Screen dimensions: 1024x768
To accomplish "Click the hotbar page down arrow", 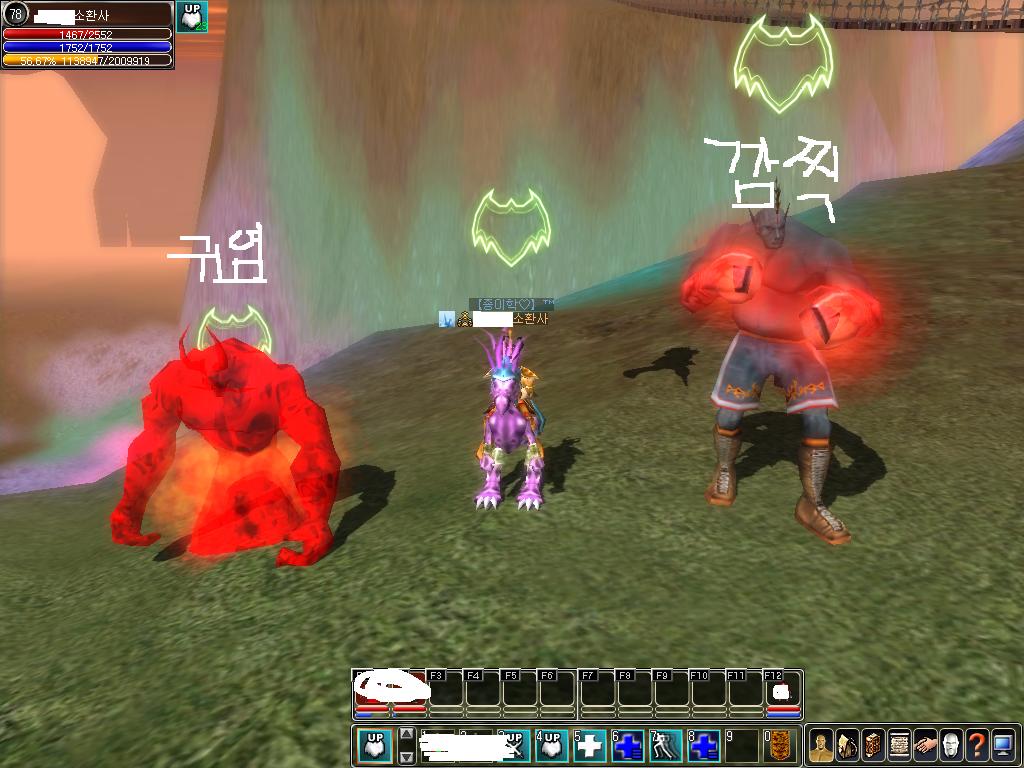I will coord(406,757).
